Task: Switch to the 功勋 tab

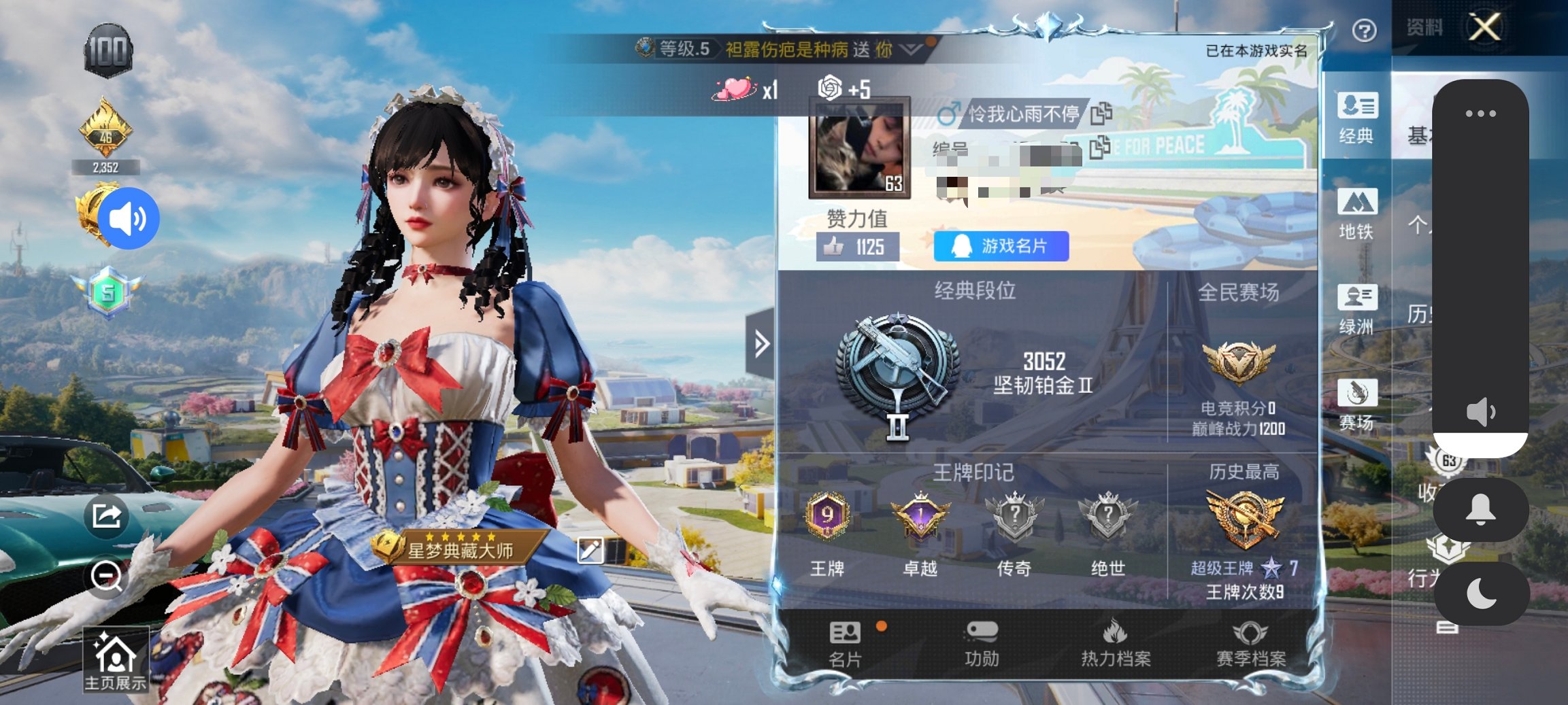Action: pos(981,644)
